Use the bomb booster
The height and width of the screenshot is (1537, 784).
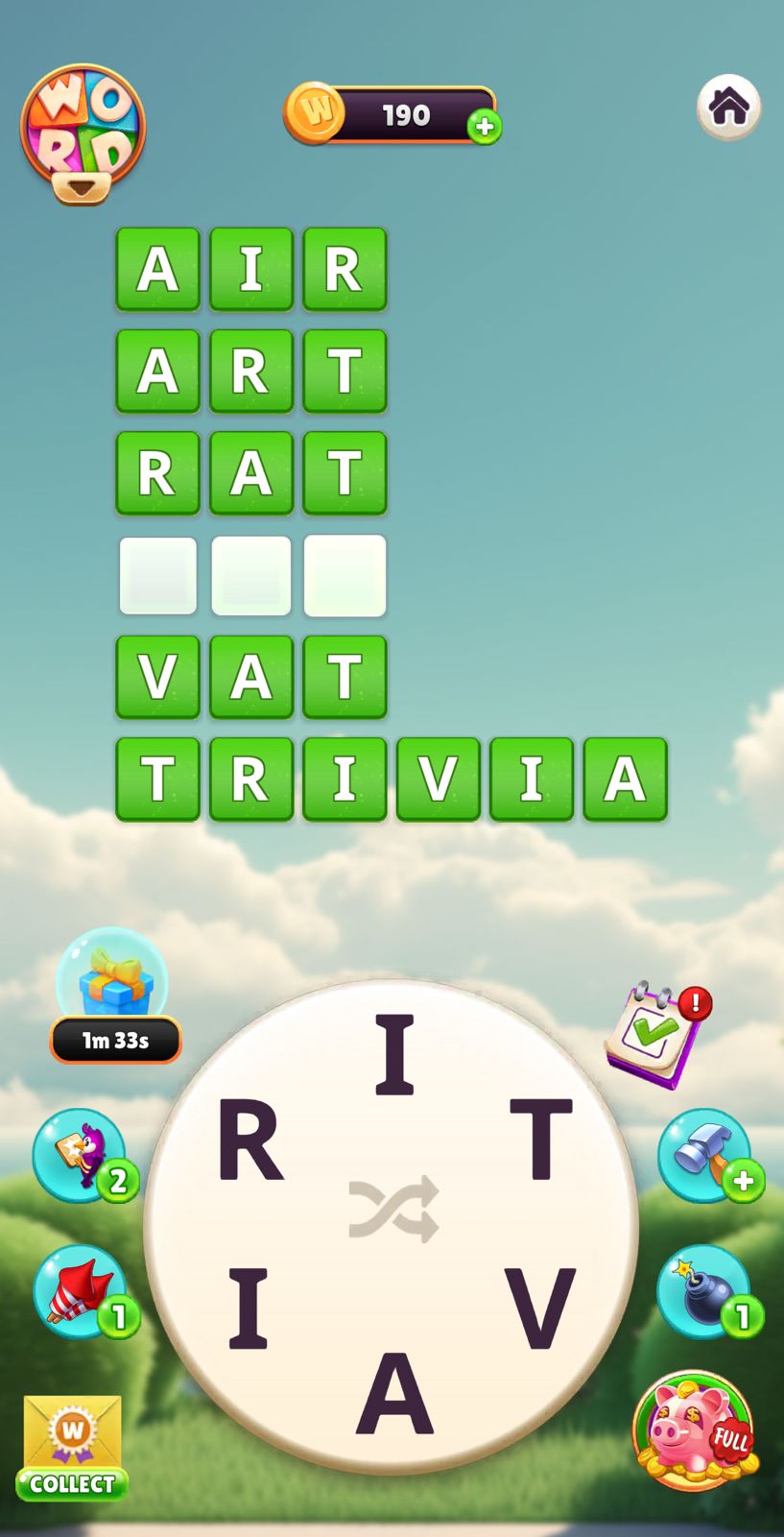pos(706,1292)
